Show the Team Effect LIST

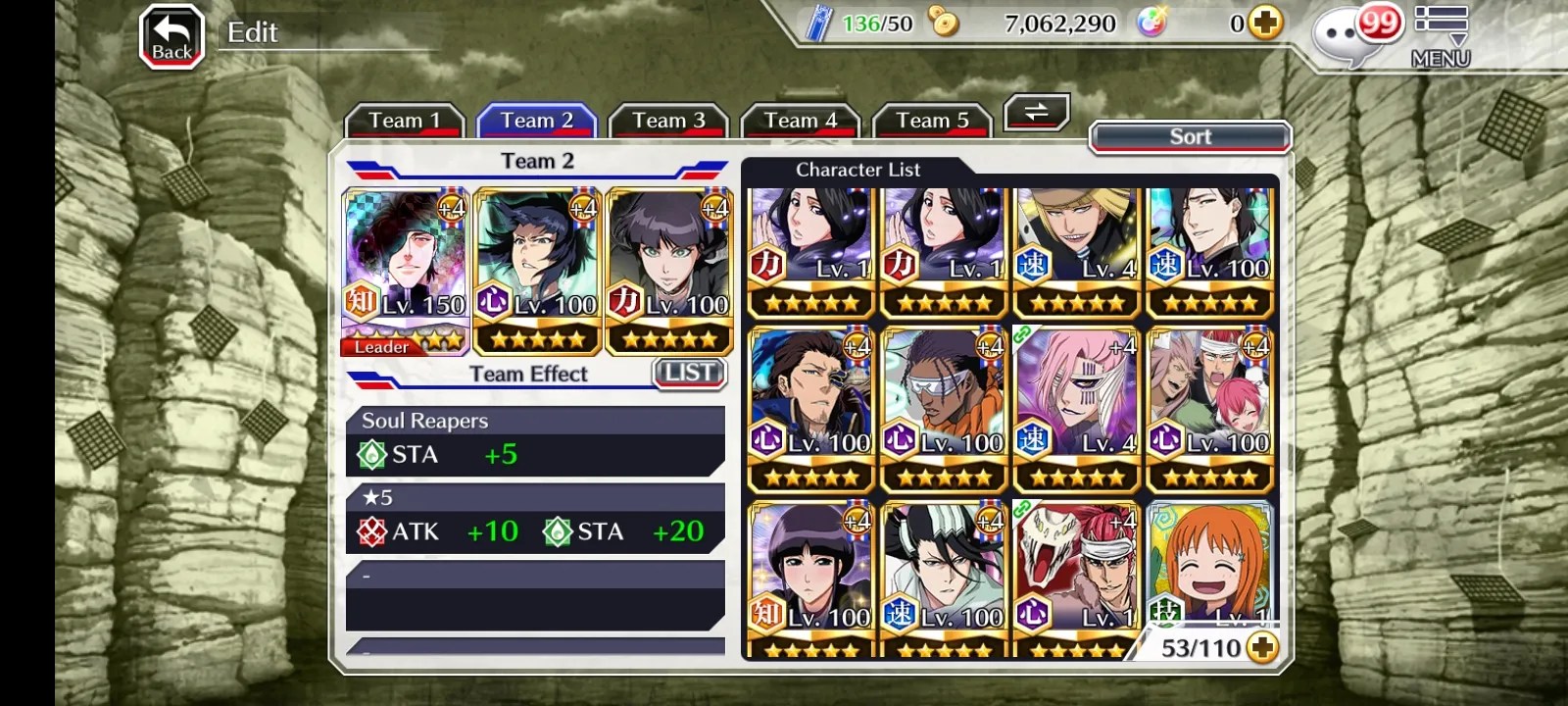[689, 373]
